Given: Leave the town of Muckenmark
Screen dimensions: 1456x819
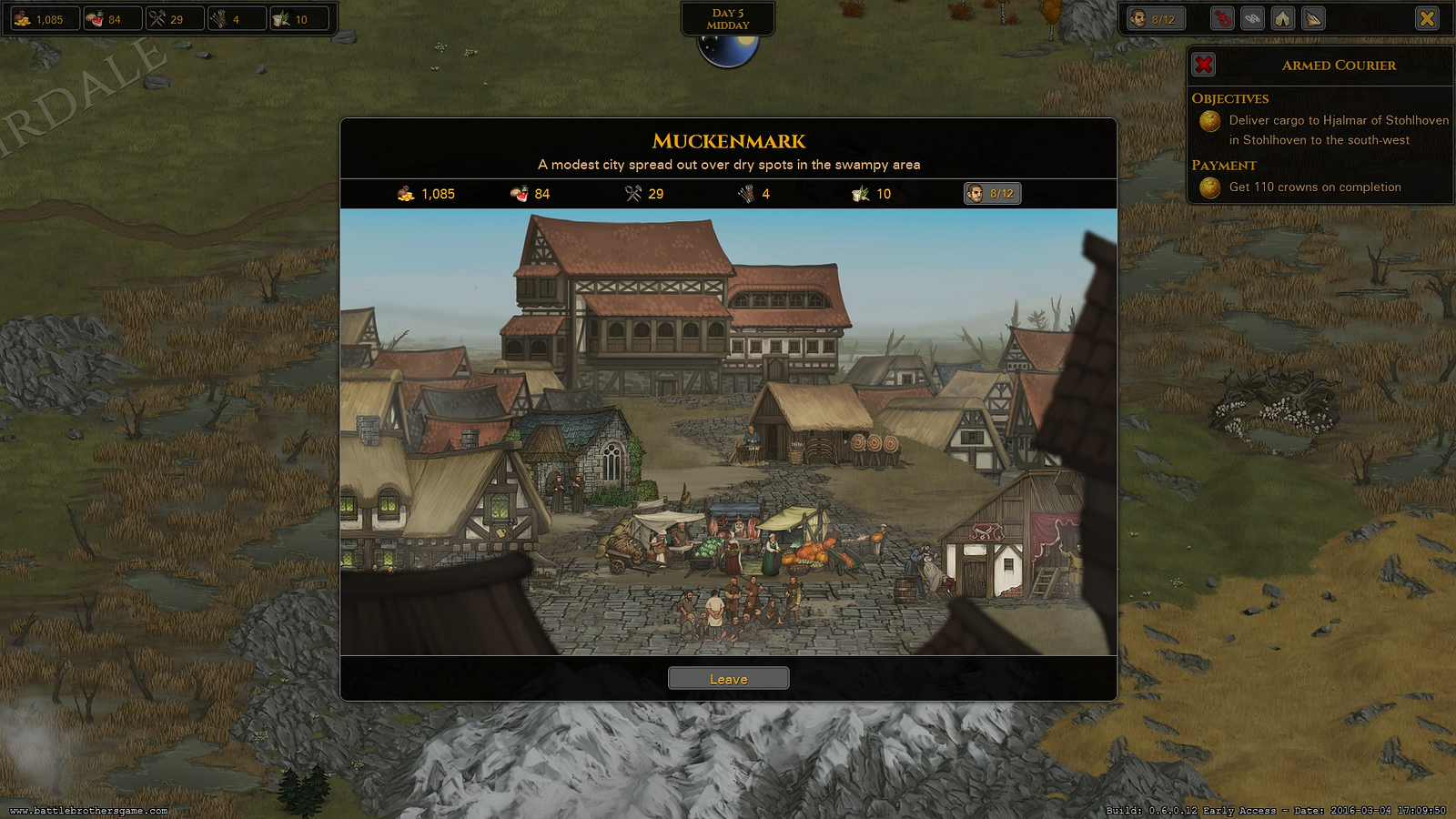Looking at the screenshot, I should 728,679.
